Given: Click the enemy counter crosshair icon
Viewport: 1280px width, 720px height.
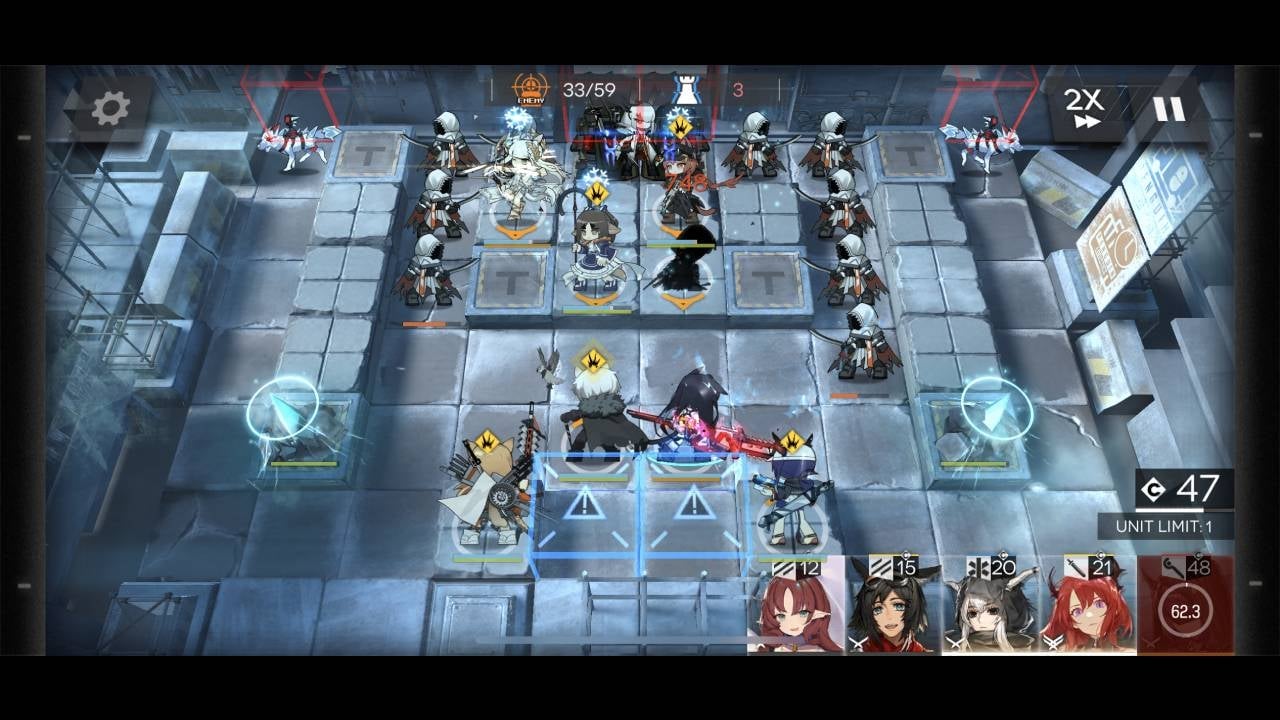Looking at the screenshot, I should tap(529, 85).
